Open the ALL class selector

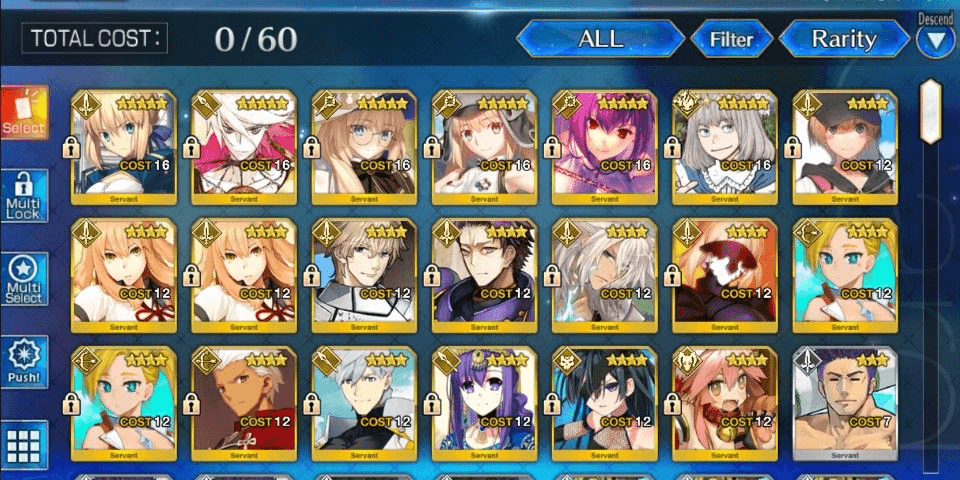600,40
